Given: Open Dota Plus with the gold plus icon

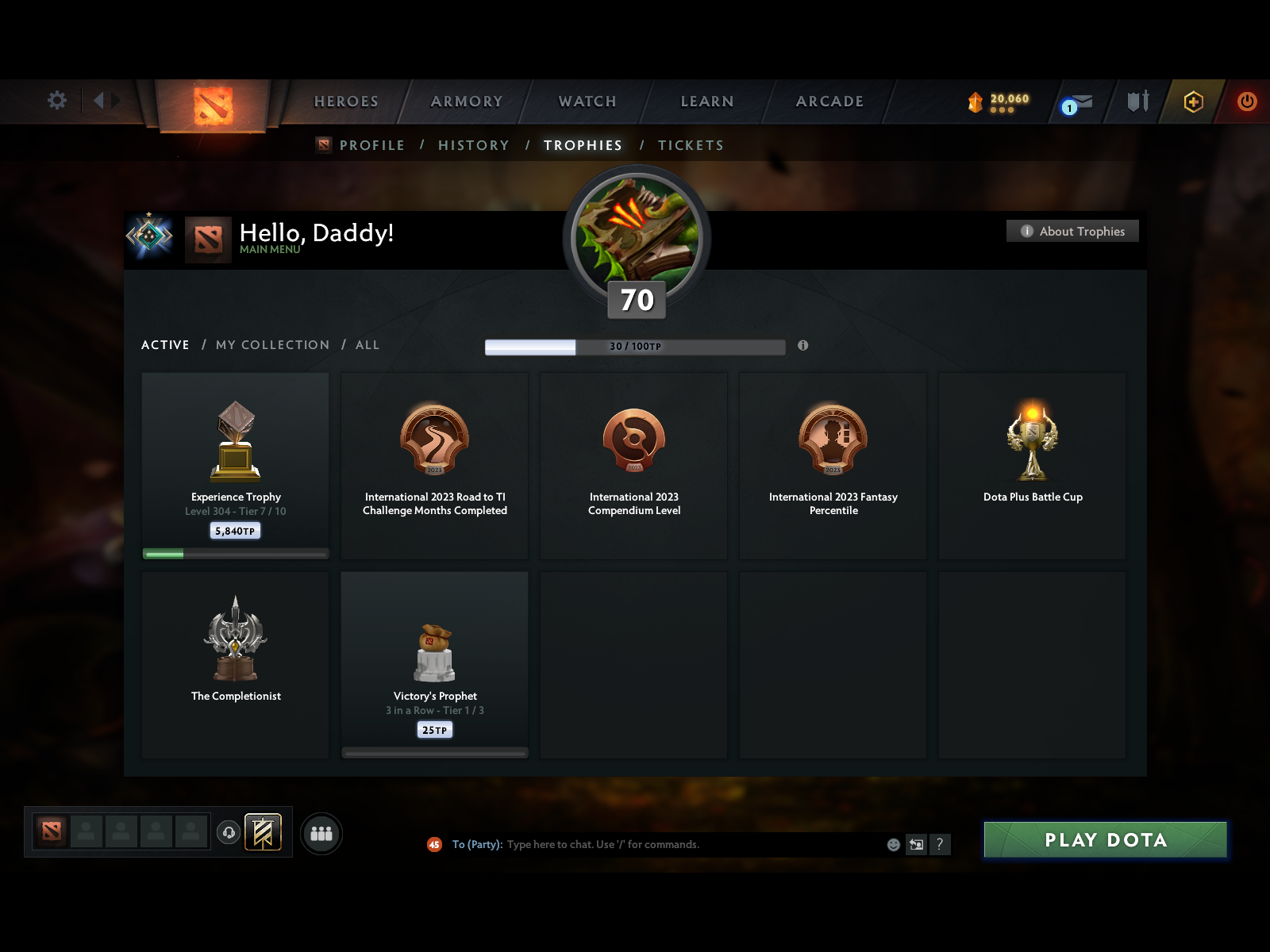Looking at the screenshot, I should click(x=1194, y=102).
